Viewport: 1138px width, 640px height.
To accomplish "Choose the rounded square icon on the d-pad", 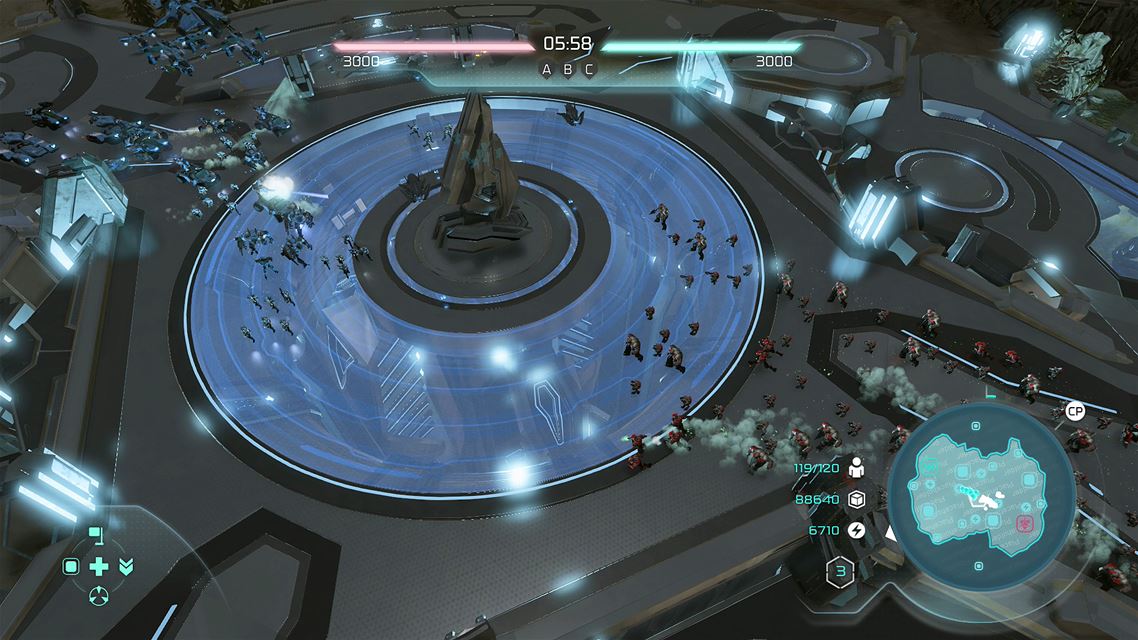I will (x=71, y=567).
